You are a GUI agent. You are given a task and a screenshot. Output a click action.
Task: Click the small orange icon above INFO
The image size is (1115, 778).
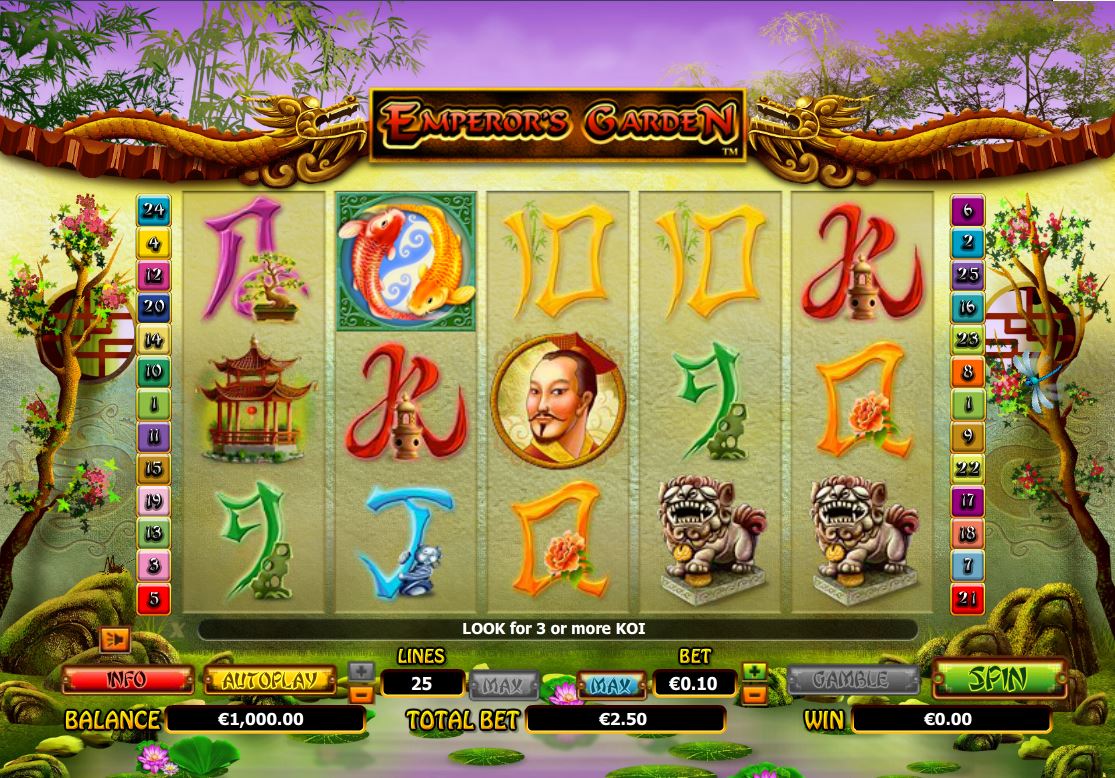pyautogui.click(x=115, y=639)
